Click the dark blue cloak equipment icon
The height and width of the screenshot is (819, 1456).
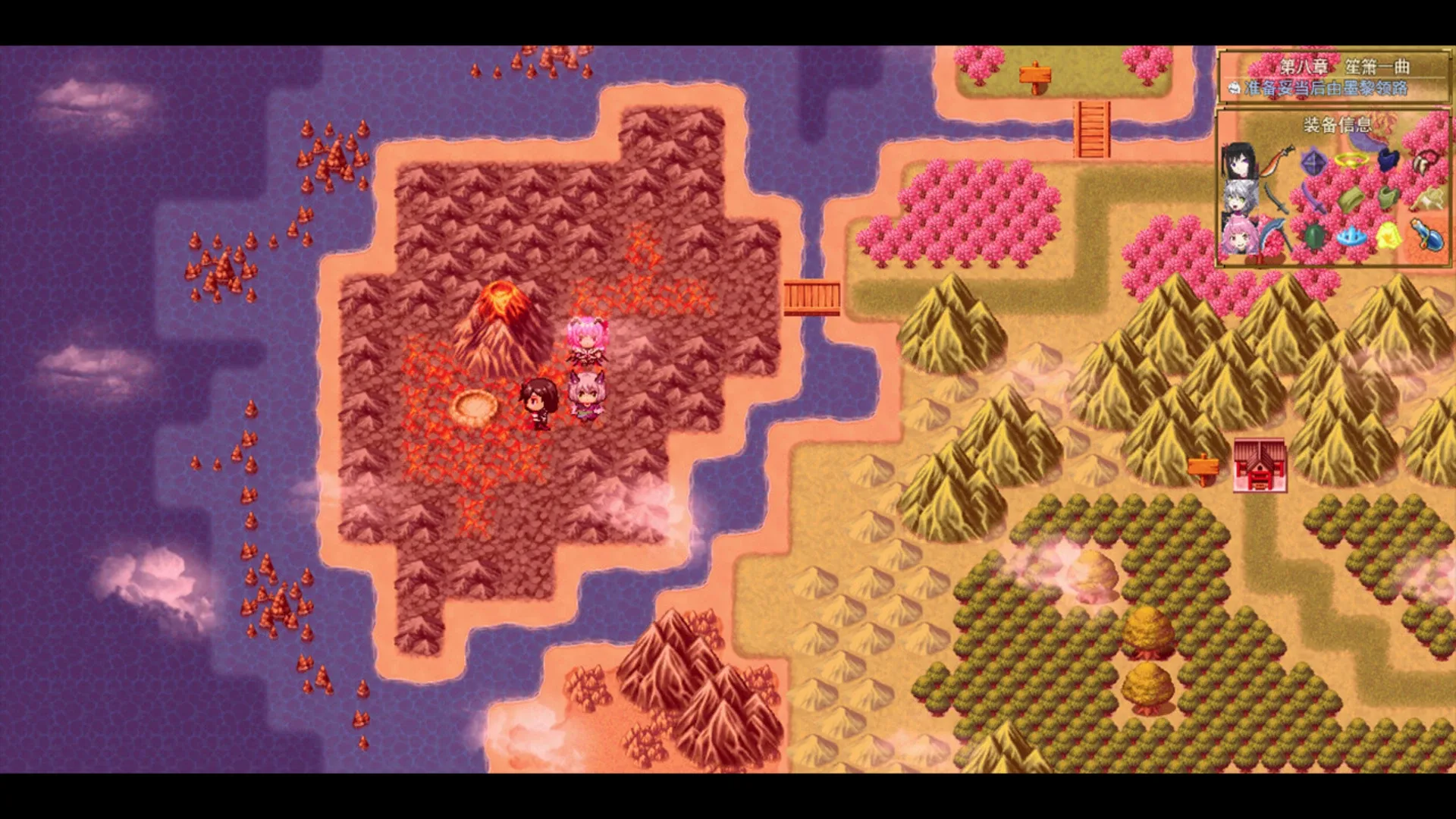pyautogui.click(x=1388, y=159)
